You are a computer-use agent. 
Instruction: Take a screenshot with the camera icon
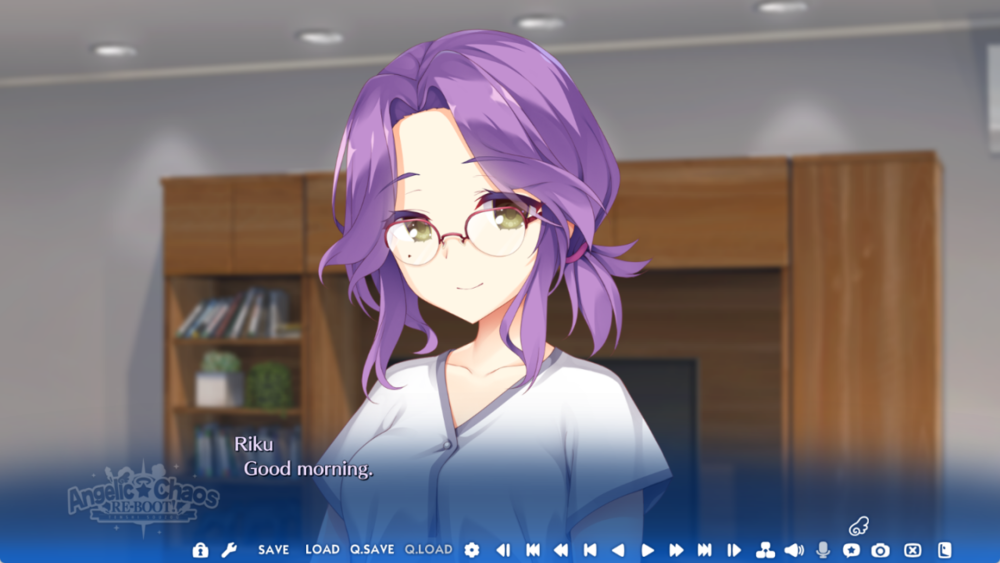click(x=880, y=550)
